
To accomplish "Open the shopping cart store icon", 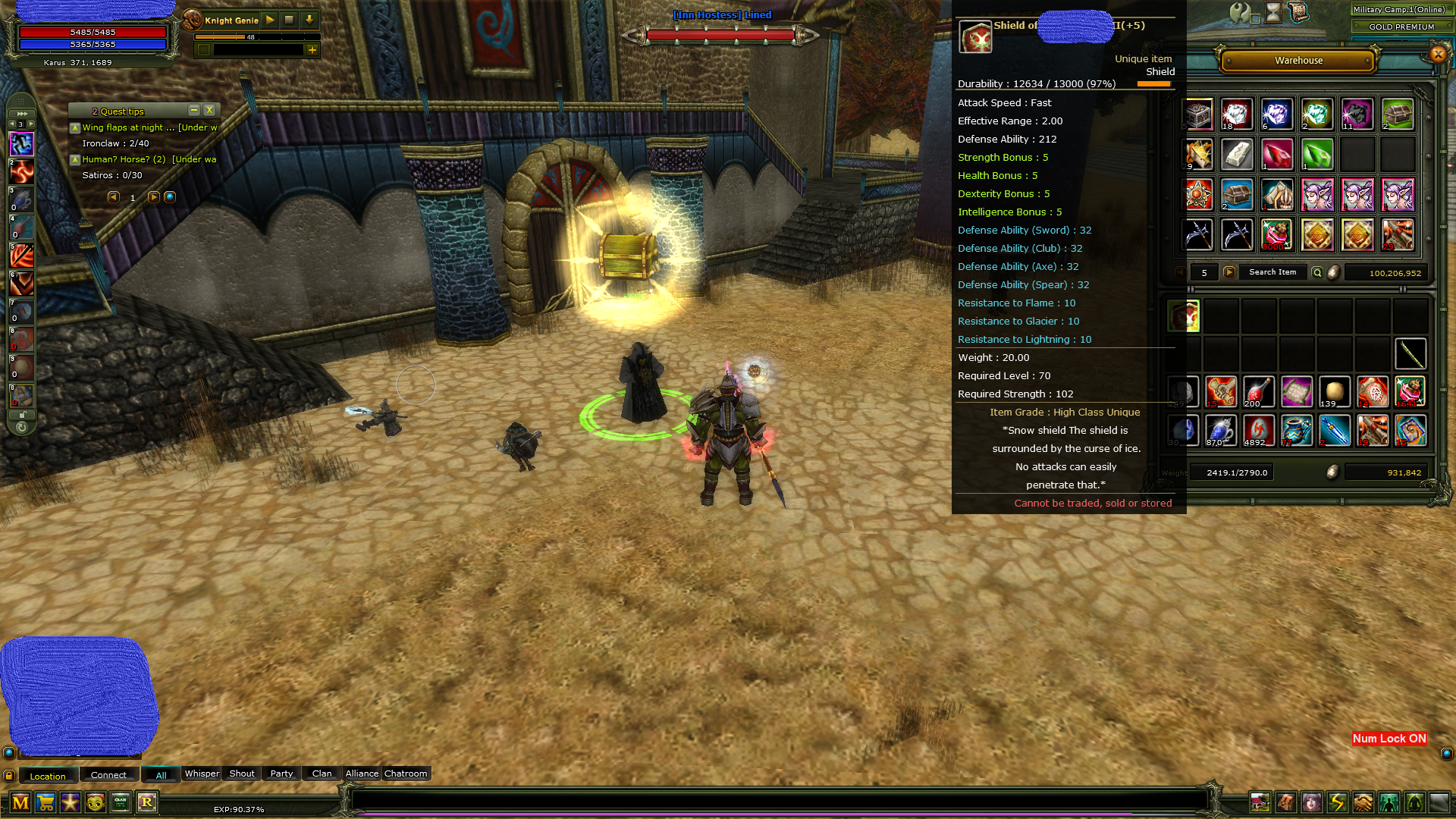I will (x=45, y=802).
